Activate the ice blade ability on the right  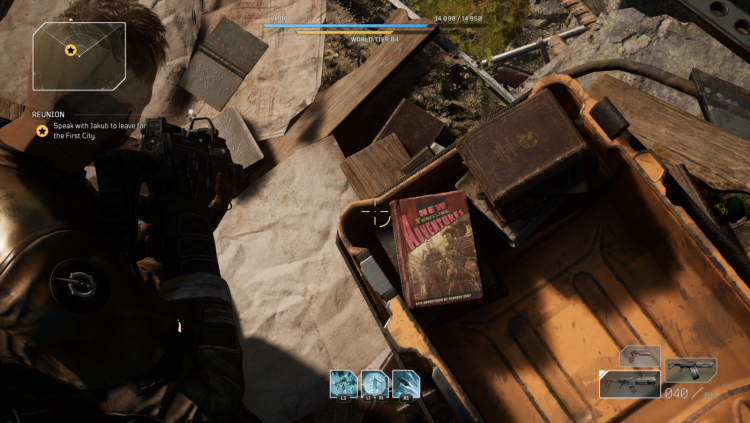click(406, 383)
